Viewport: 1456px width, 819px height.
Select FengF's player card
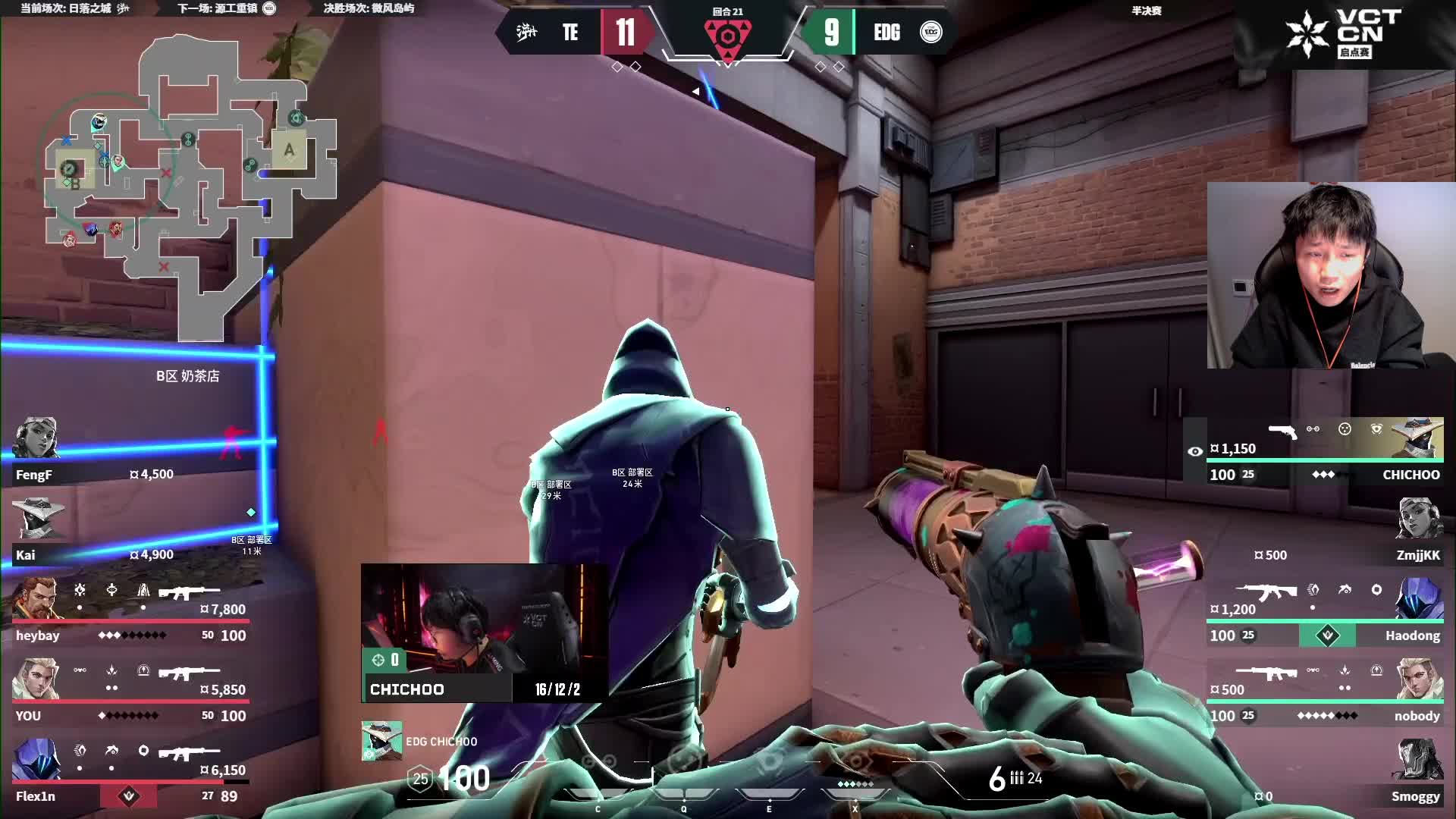[129, 451]
